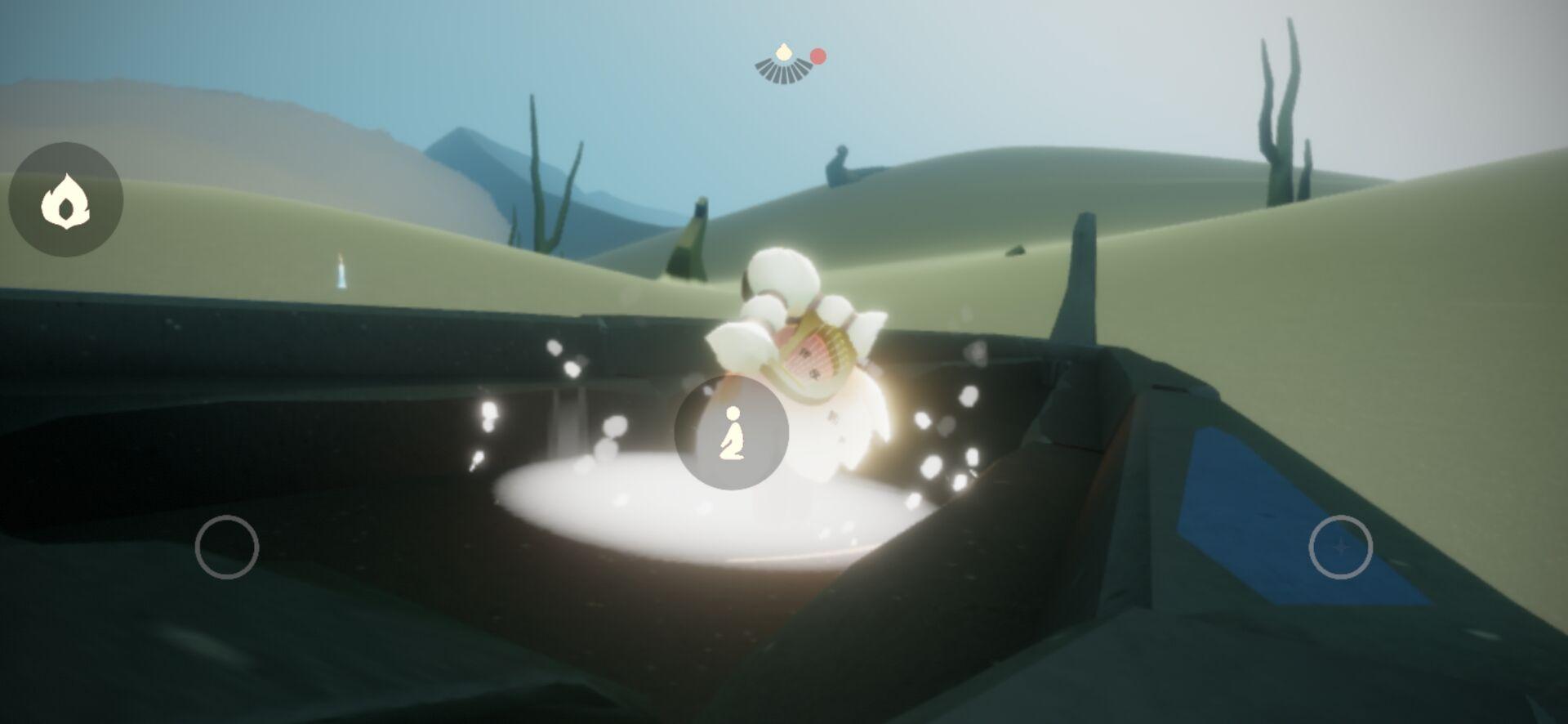The width and height of the screenshot is (1568, 724).
Task: Activate the kneeling meditate prompt
Action: 731,433
